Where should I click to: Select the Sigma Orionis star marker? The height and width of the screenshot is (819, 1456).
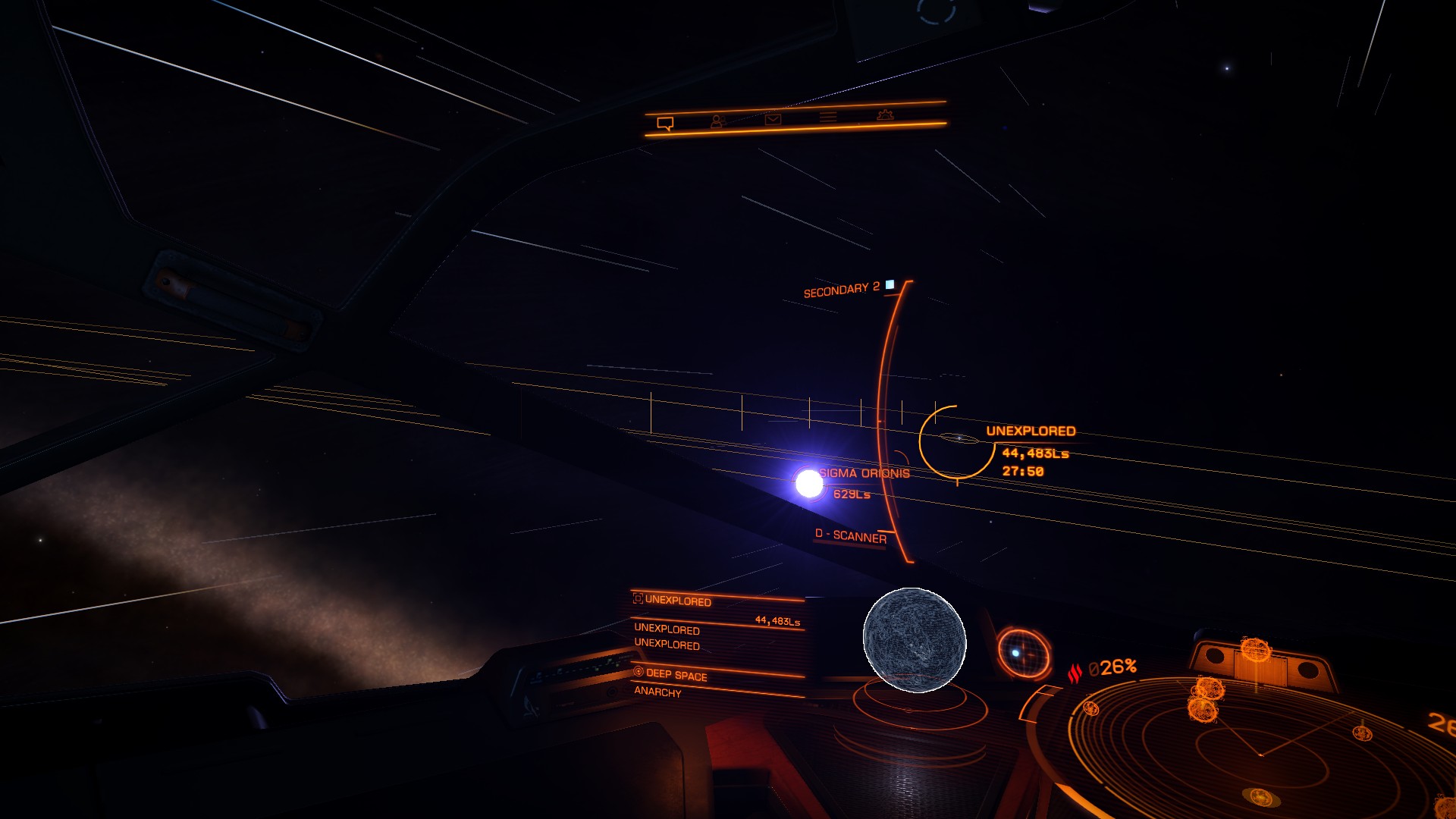point(809,483)
